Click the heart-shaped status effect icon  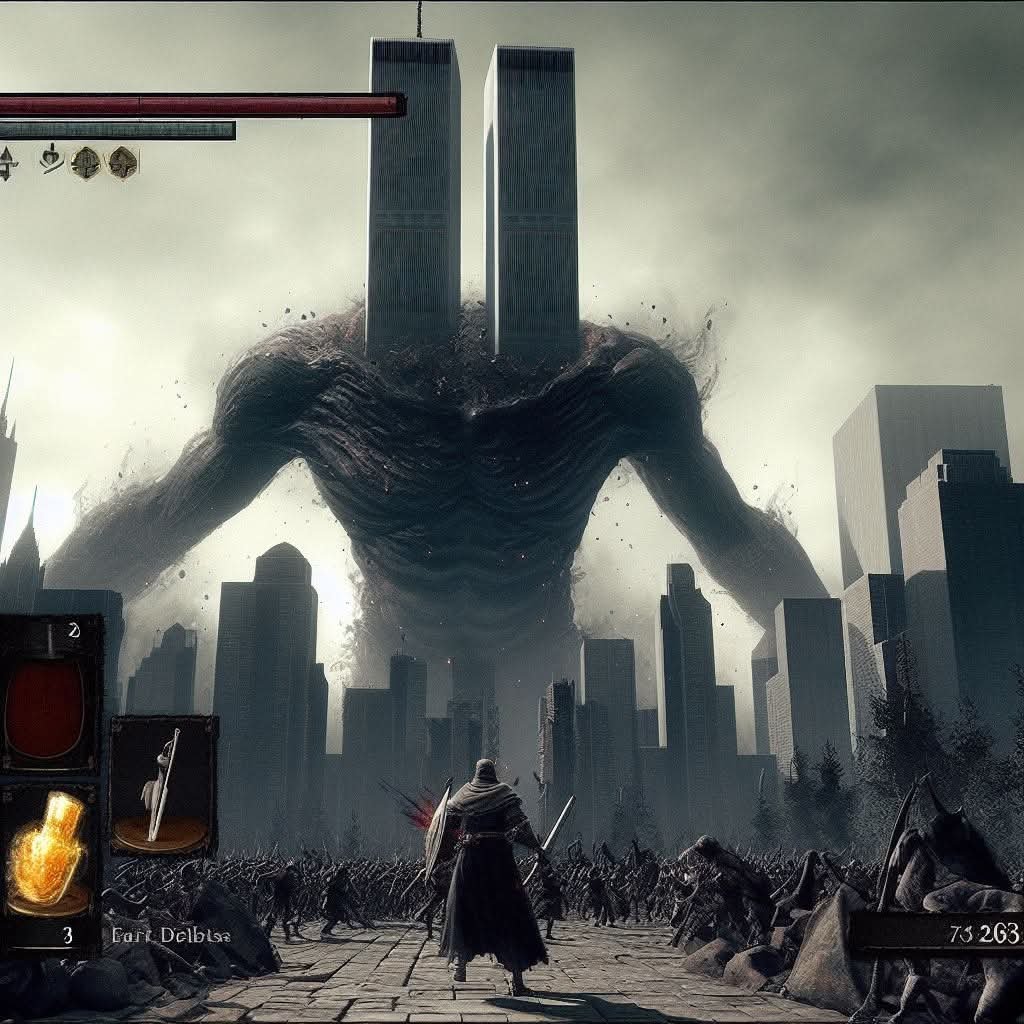[x=51, y=159]
